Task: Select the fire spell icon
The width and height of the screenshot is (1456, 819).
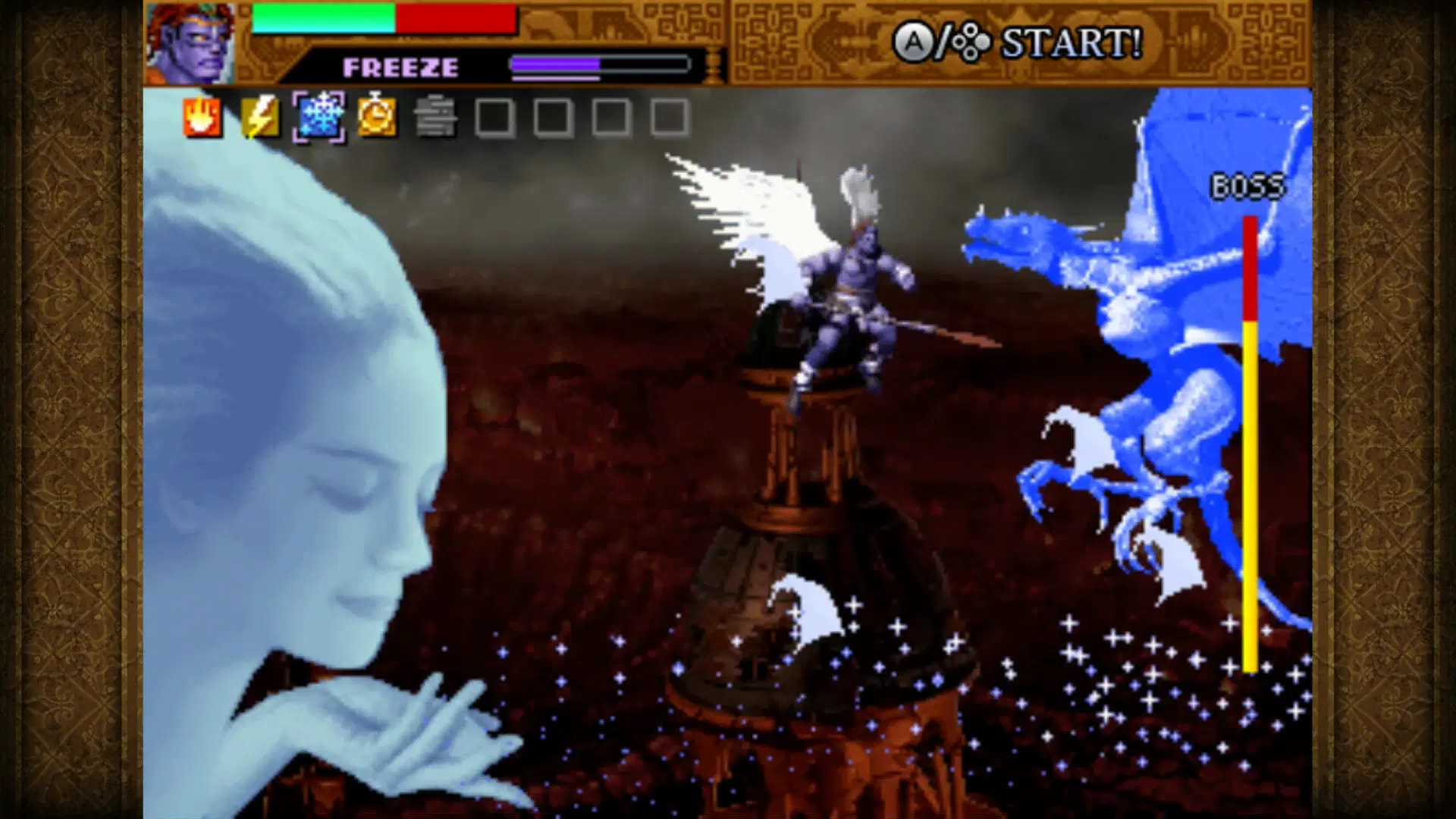Action: click(202, 118)
